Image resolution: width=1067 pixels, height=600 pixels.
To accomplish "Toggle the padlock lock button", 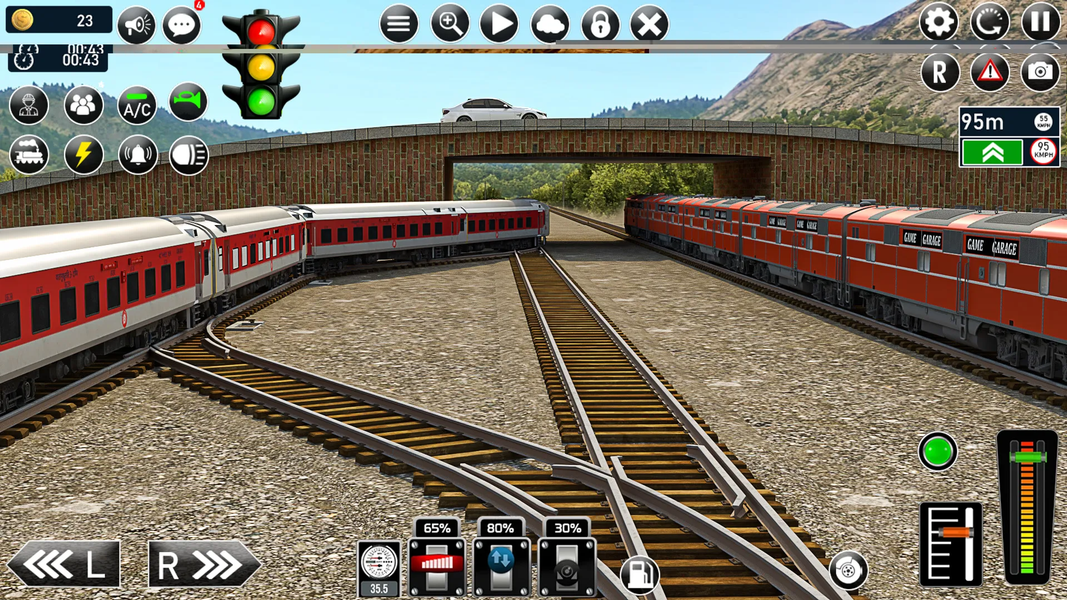I will click(599, 24).
